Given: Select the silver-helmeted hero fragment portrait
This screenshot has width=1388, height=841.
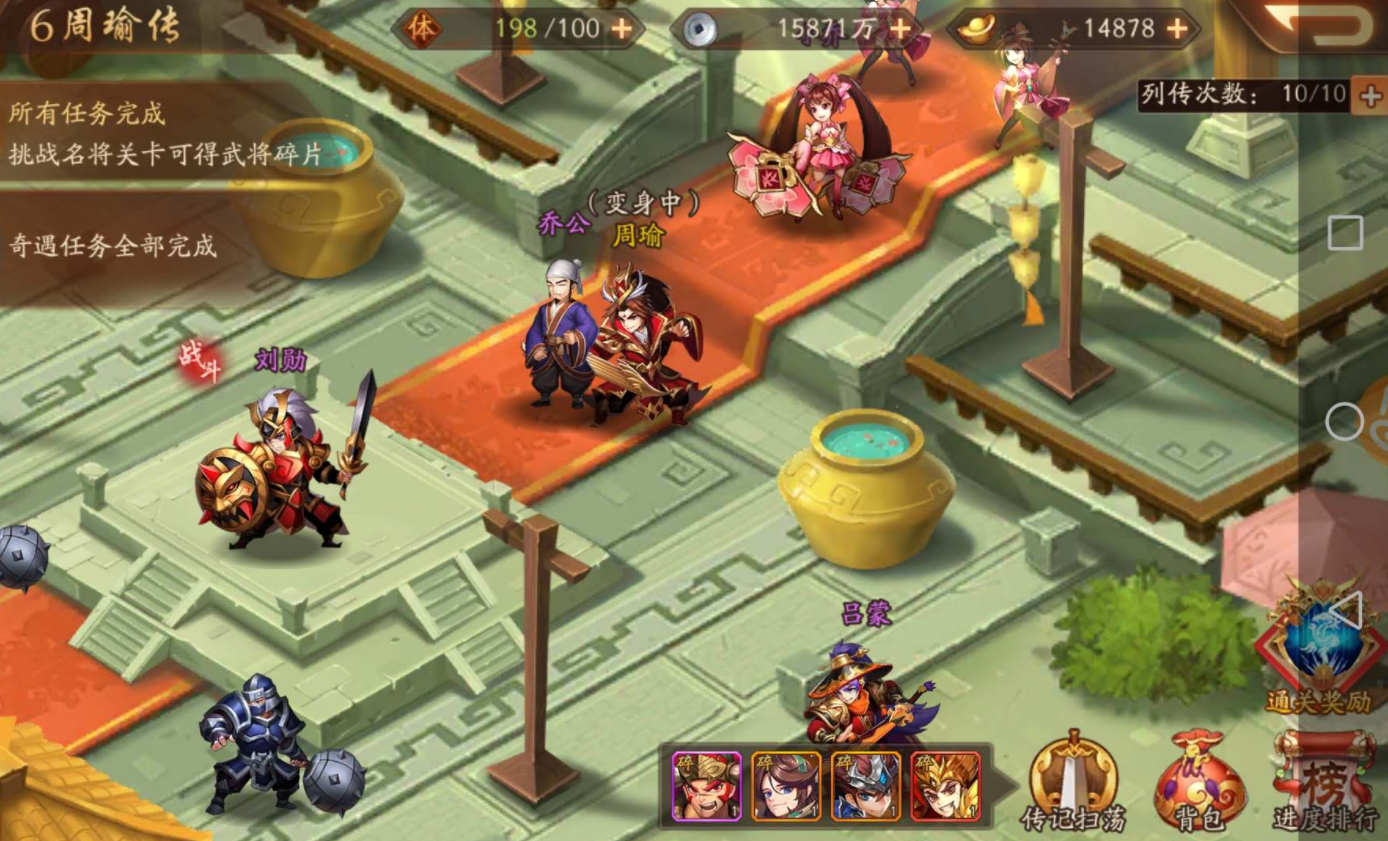Looking at the screenshot, I should click(866, 786).
